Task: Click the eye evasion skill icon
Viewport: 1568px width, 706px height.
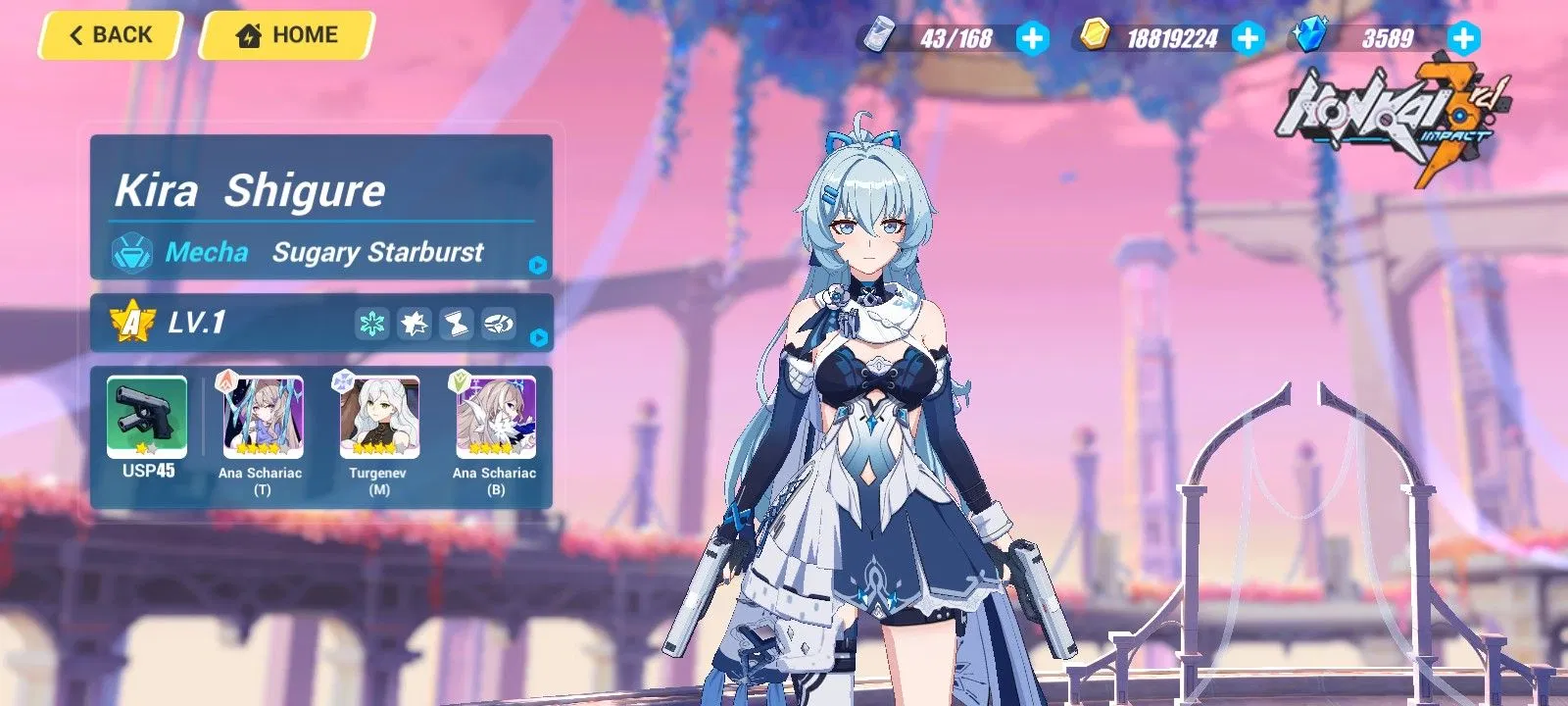Action: point(499,324)
